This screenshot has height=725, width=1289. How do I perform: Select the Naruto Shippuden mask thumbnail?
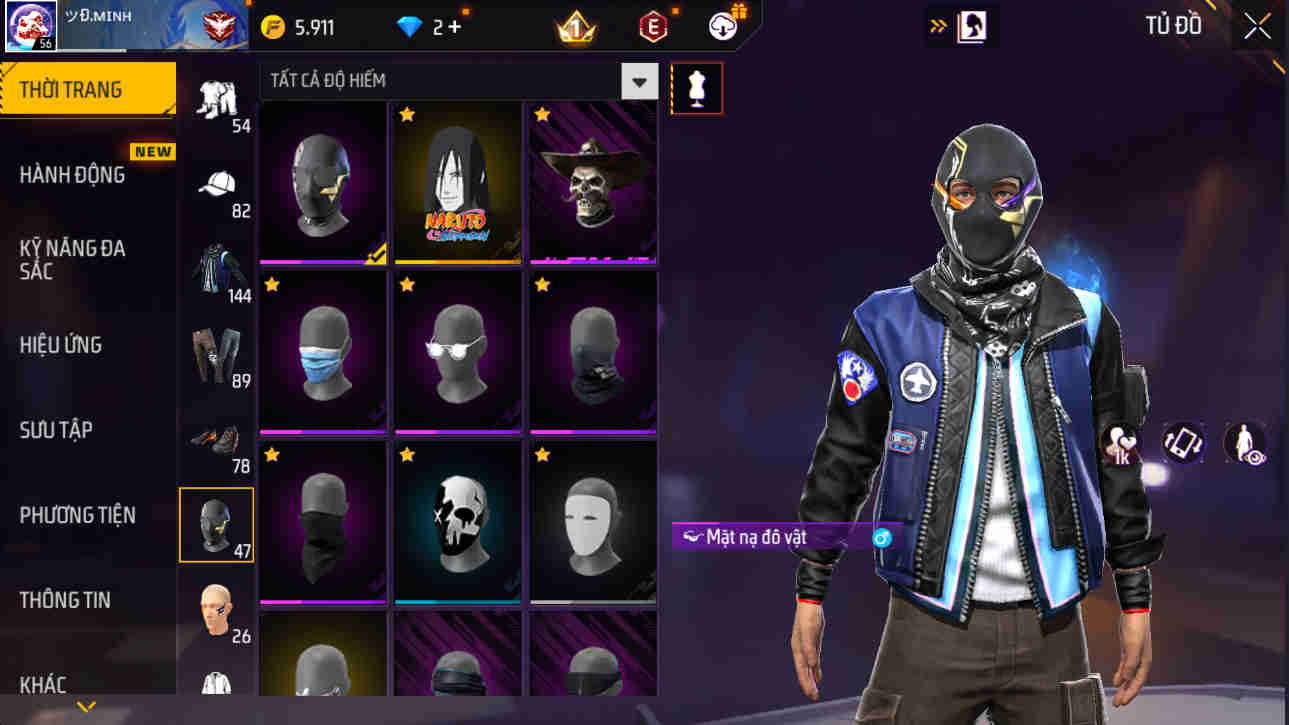pyautogui.click(x=457, y=183)
